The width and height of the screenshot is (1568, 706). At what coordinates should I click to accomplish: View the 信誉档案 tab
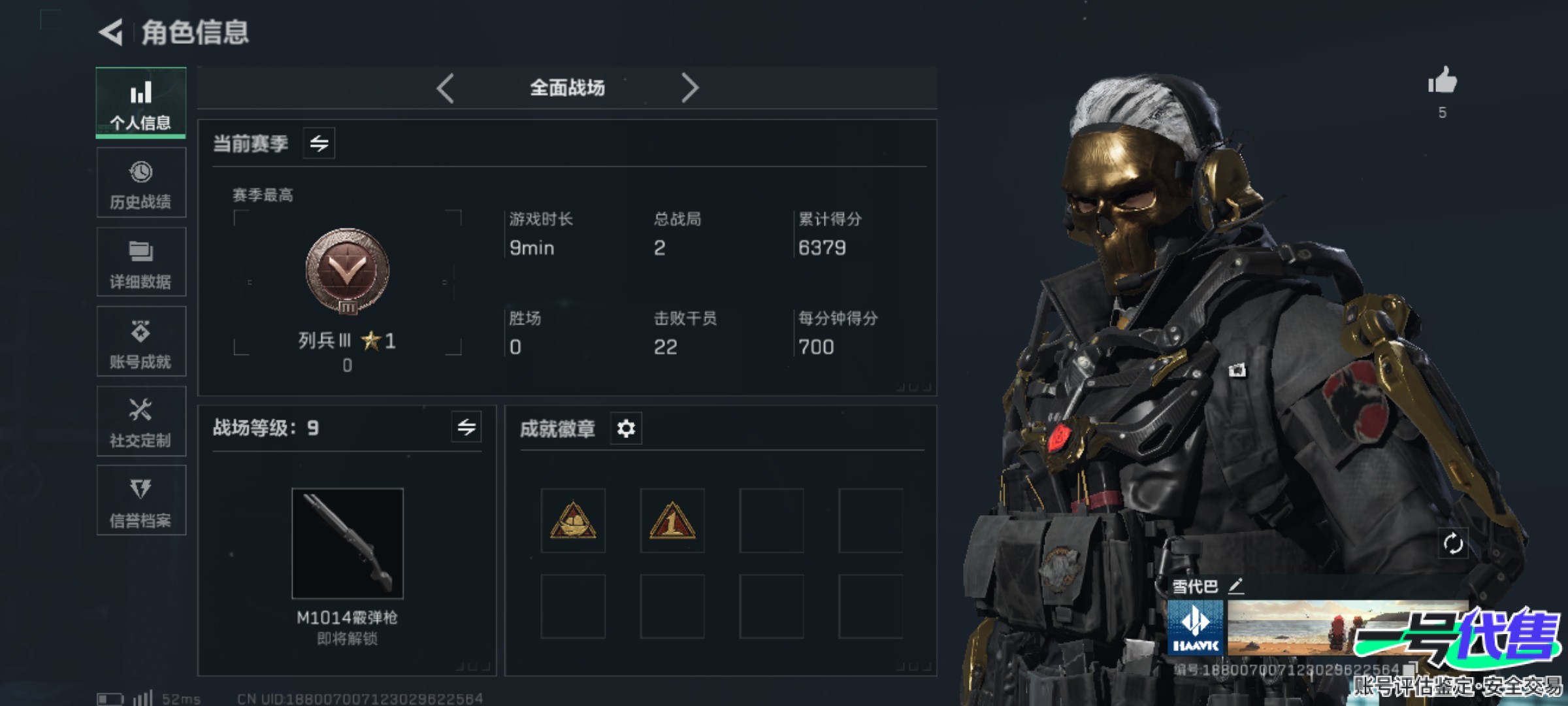pyautogui.click(x=140, y=501)
